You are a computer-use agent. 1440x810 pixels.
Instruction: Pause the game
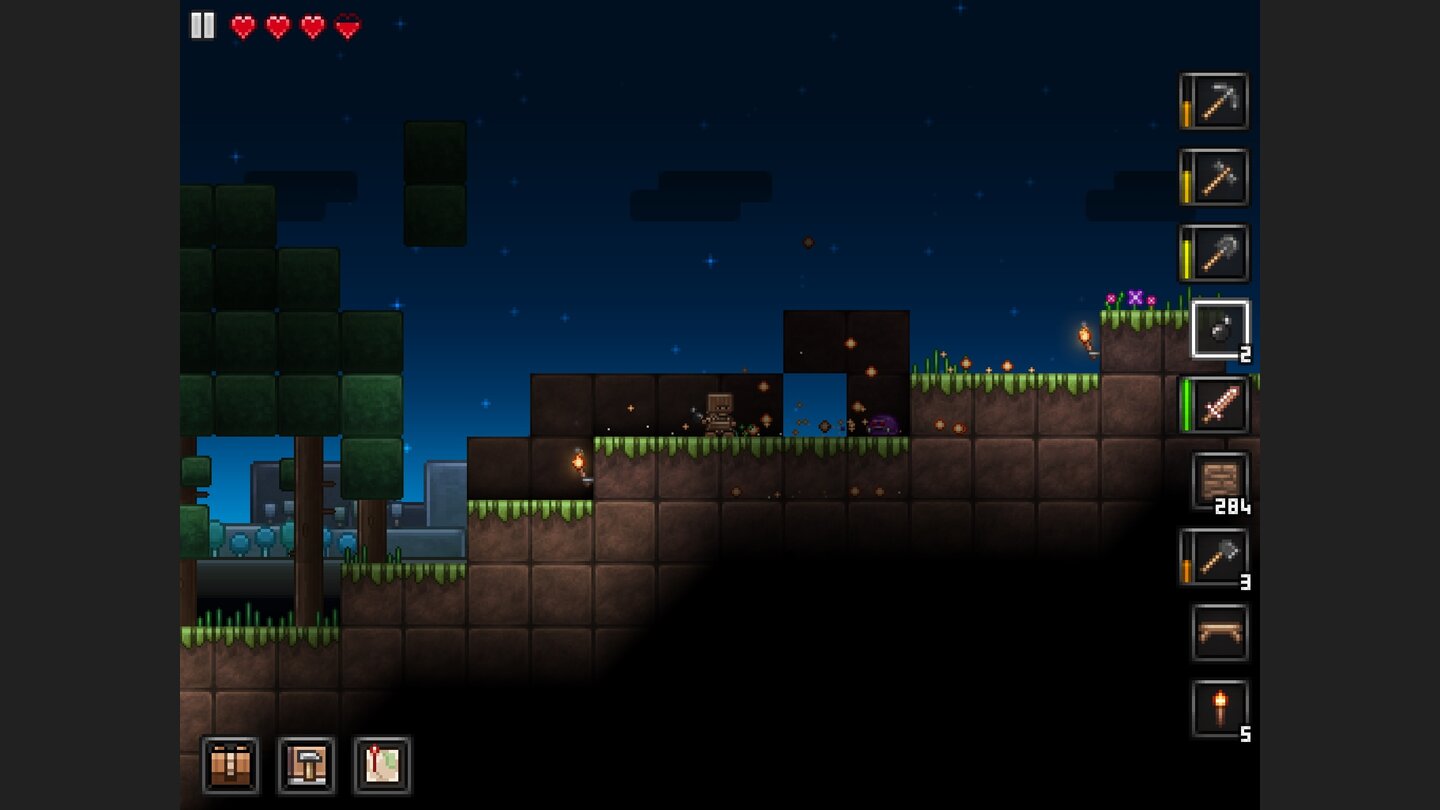(x=202, y=26)
